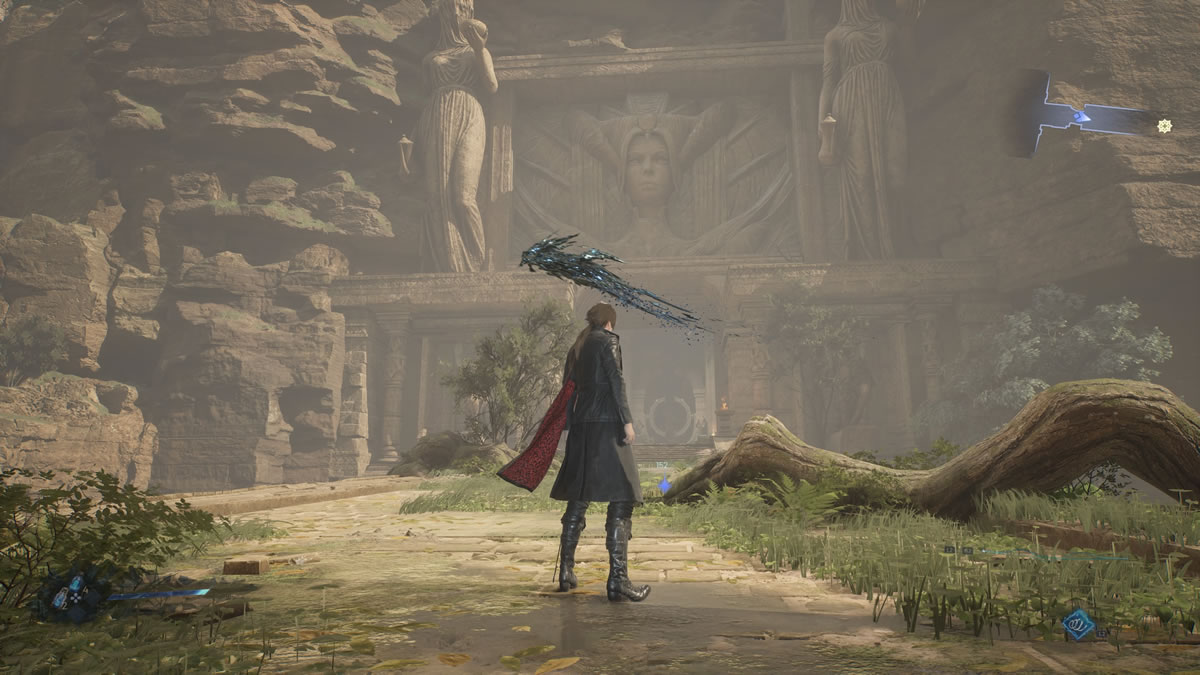Activate the blue diamond spiral ability icon
This screenshot has height=675, width=1200.
(x=1078, y=625)
